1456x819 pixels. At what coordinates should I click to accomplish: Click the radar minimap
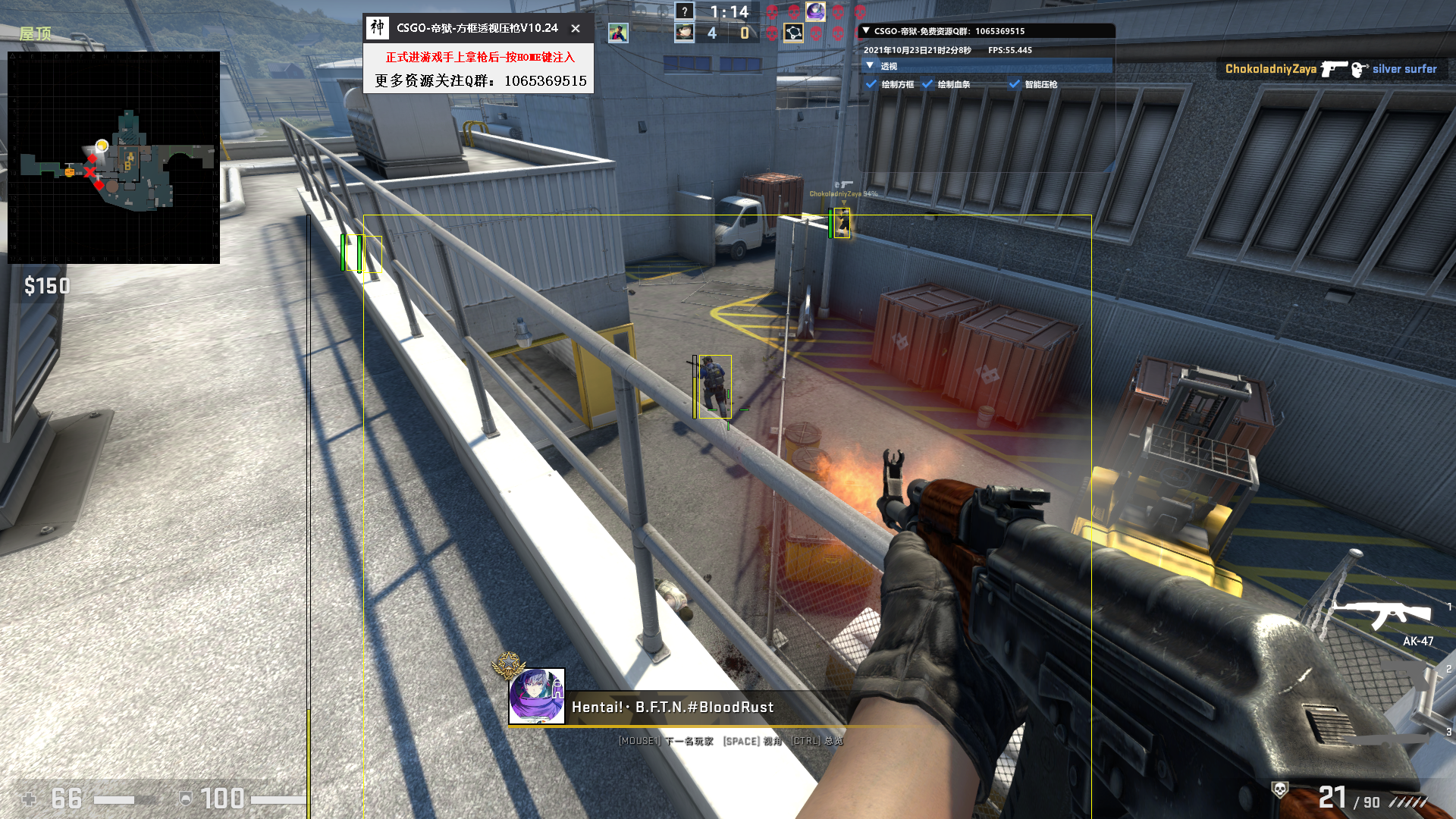(x=114, y=158)
